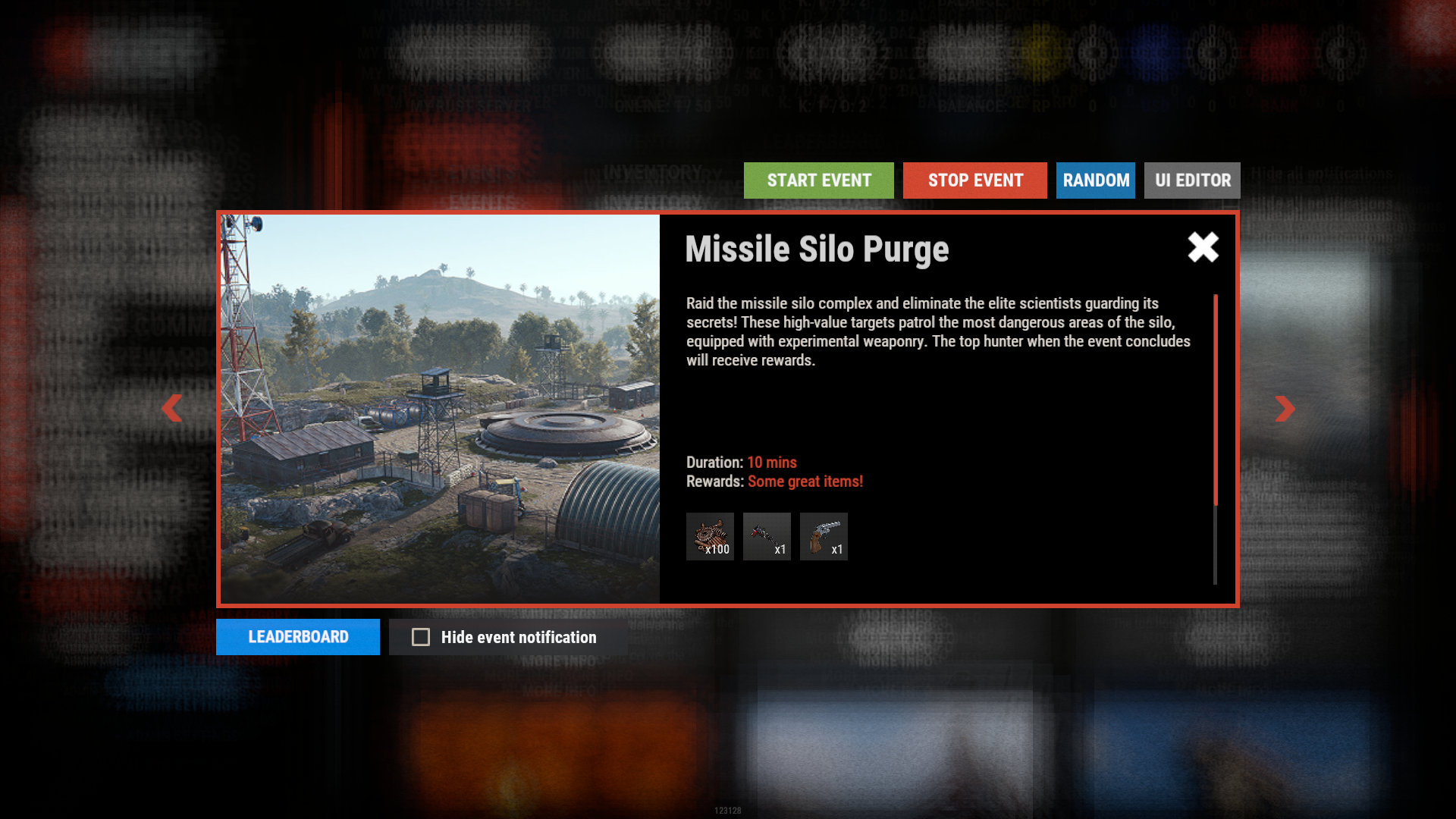The height and width of the screenshot is (819, 1456).
Task: Open the UI Editor
Action: [1192, 180]
